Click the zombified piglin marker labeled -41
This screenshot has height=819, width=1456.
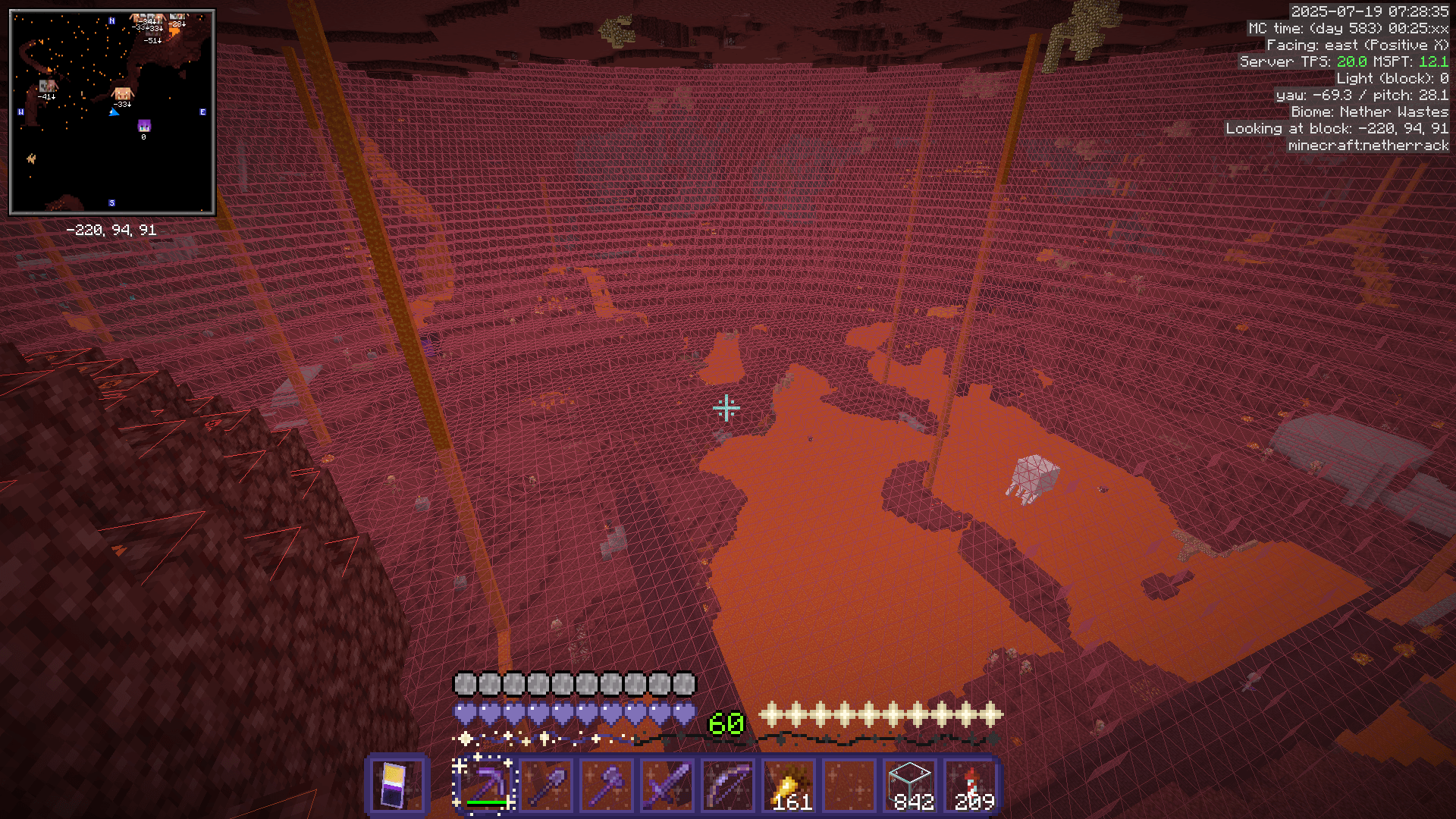tap(45, 86)
